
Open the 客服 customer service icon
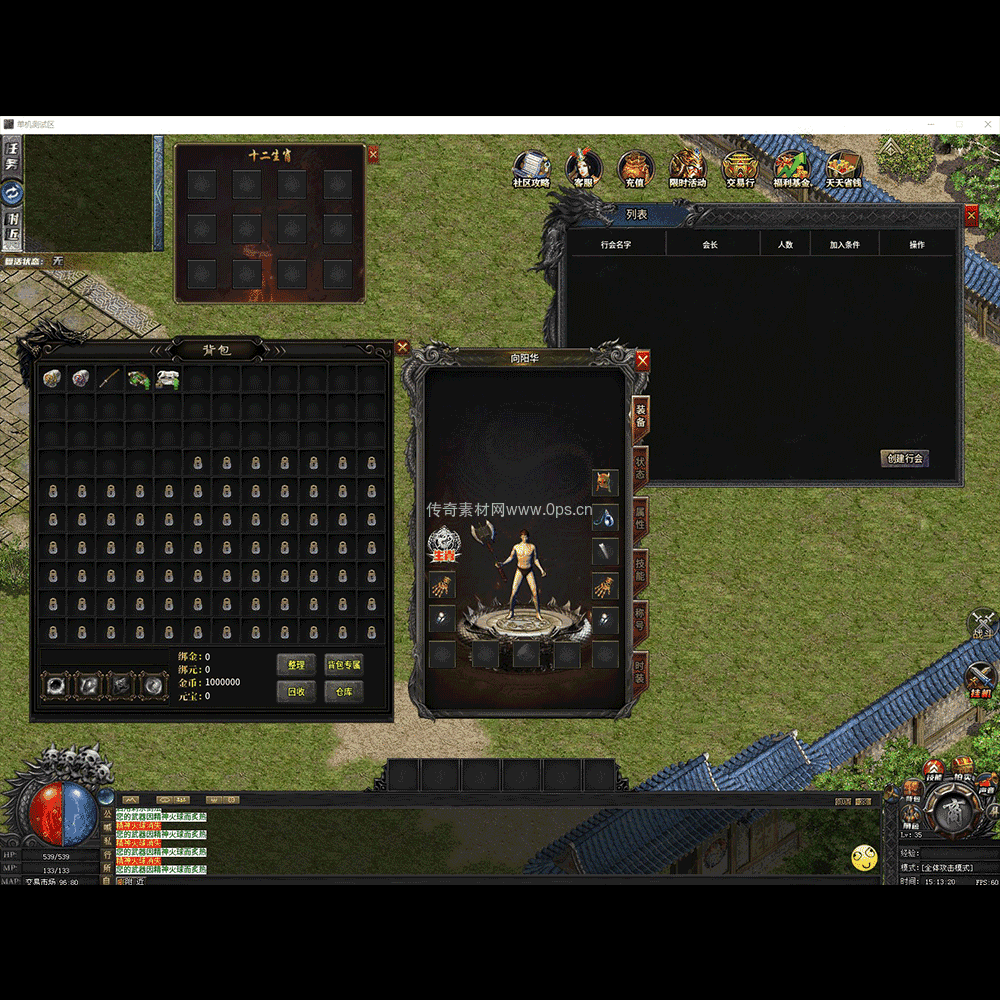click(583, 167)
